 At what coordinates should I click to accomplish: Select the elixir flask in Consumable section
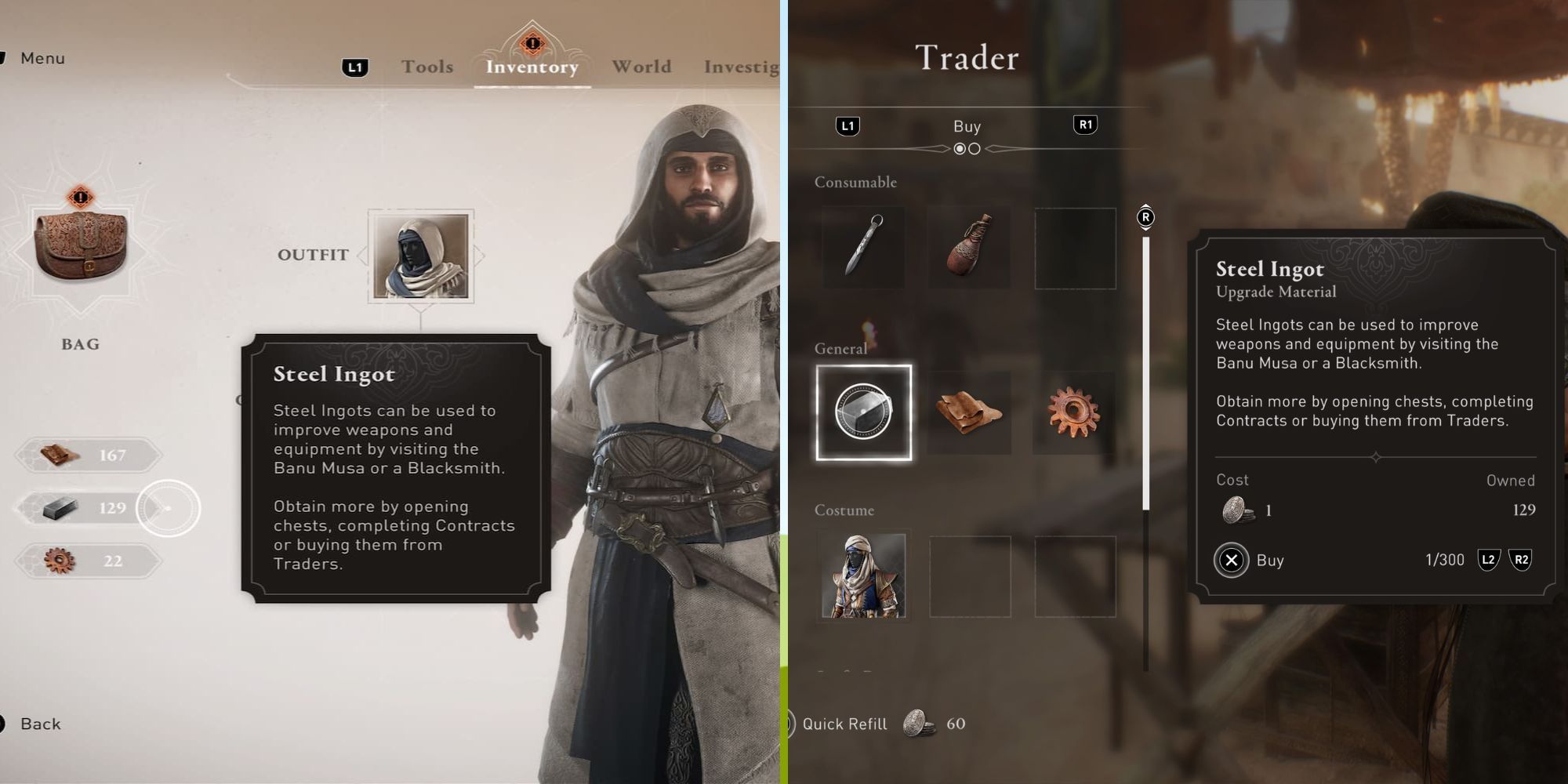tap(969, 247)
